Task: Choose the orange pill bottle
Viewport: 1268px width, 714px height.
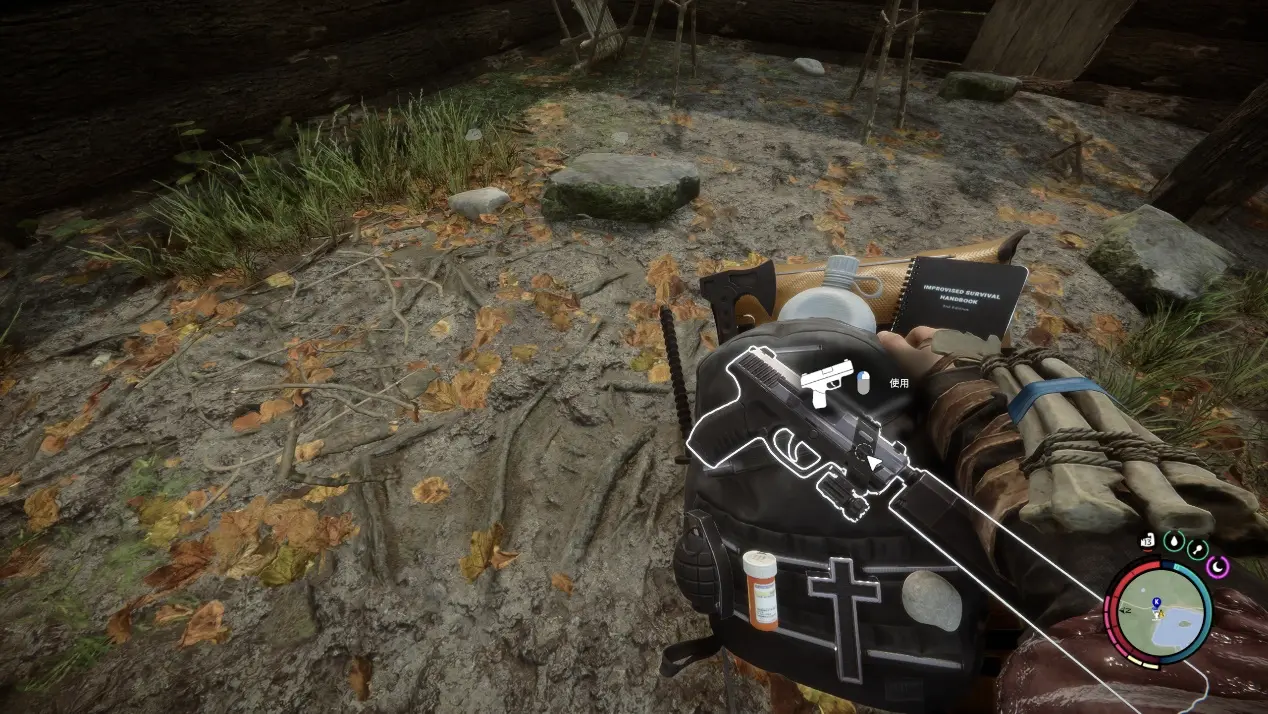Action: pos(760,589)
